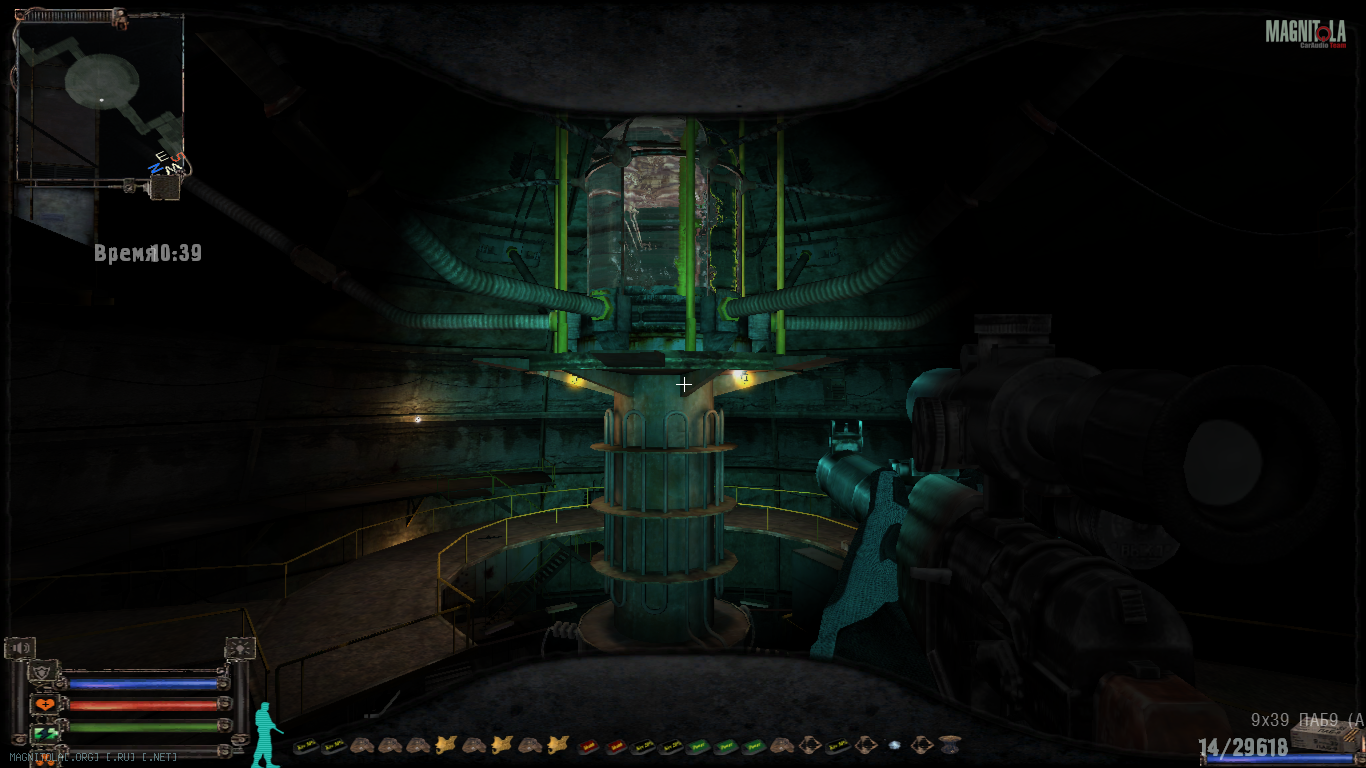Select the green lightning stamina icon
Viewport: 1366px width, 768px height.
pyautogui.click(x=44, y=733)
